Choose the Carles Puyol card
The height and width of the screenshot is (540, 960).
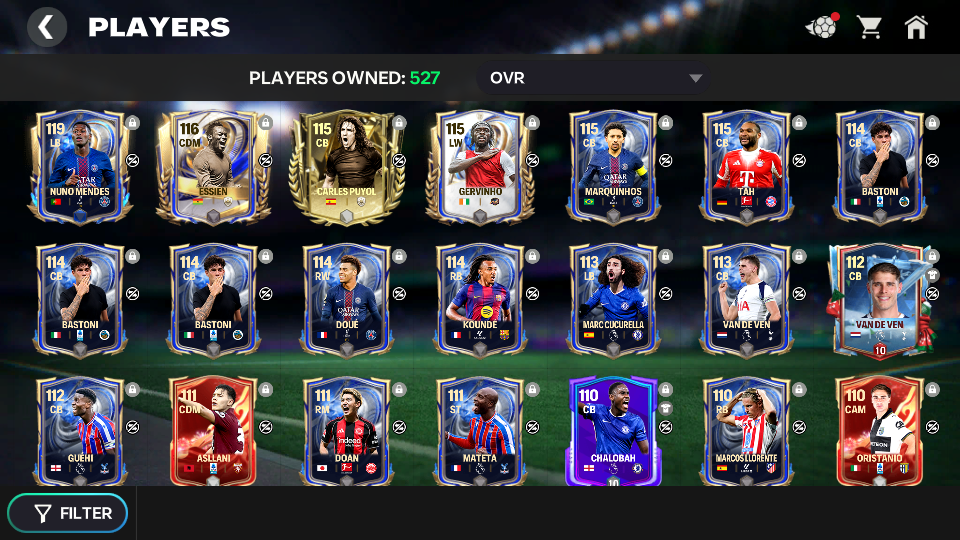click(x=345, y=165)
